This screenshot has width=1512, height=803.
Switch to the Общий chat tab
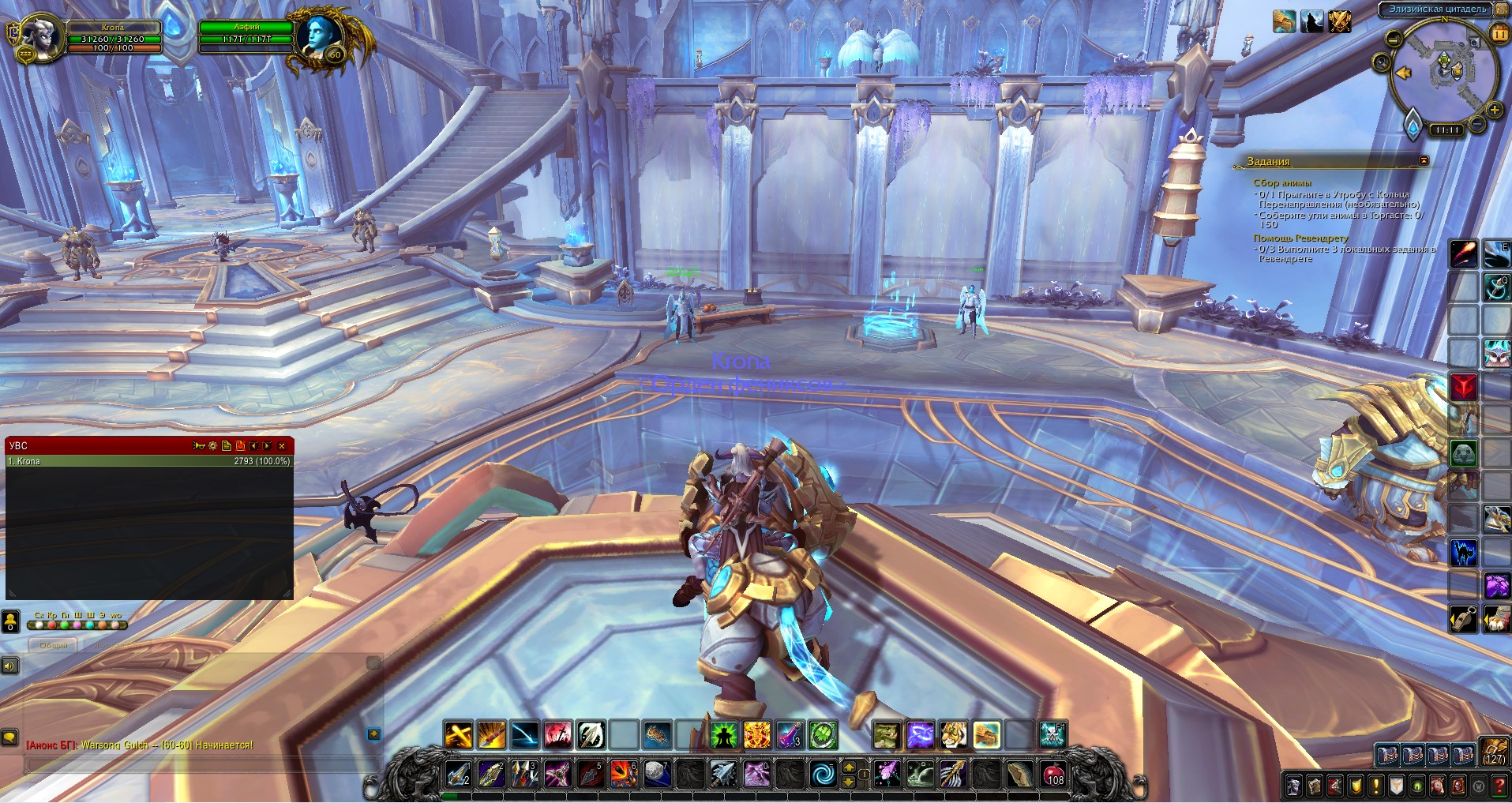(54, 645)
